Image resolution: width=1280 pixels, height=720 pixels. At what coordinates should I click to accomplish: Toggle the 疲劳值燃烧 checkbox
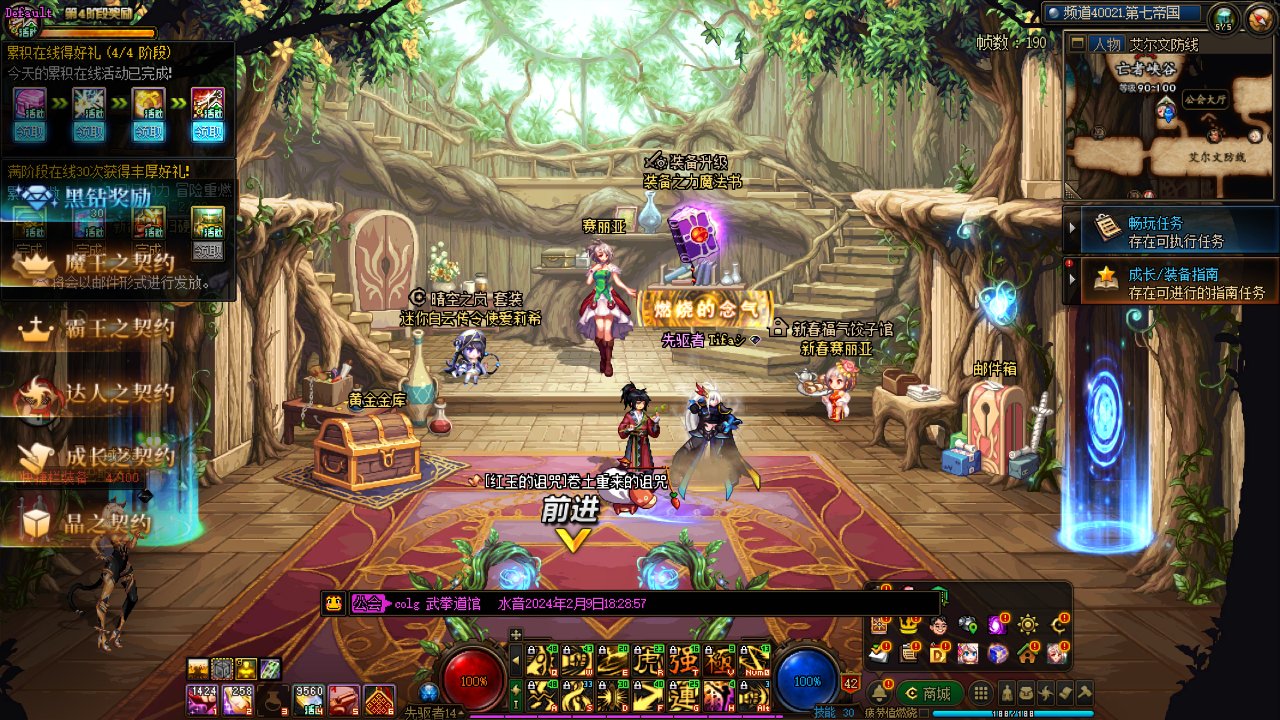924,713
